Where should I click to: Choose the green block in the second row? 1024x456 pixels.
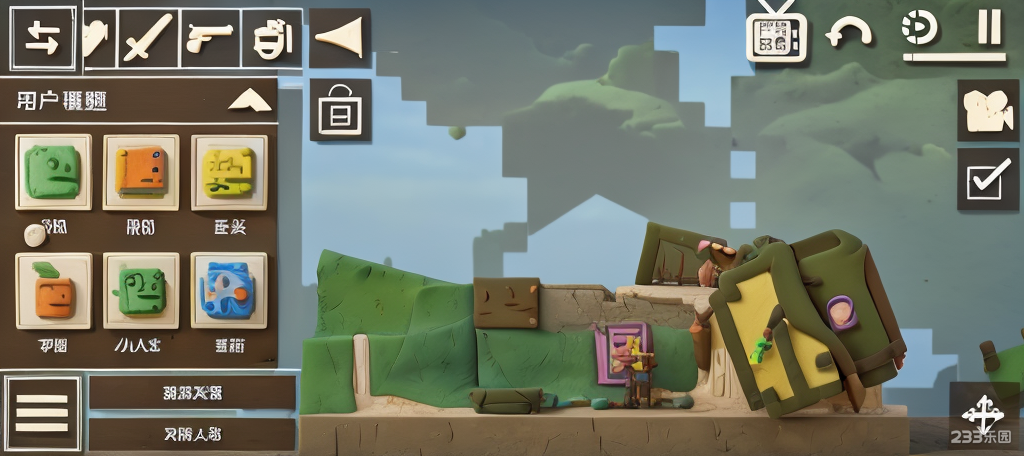141,290
